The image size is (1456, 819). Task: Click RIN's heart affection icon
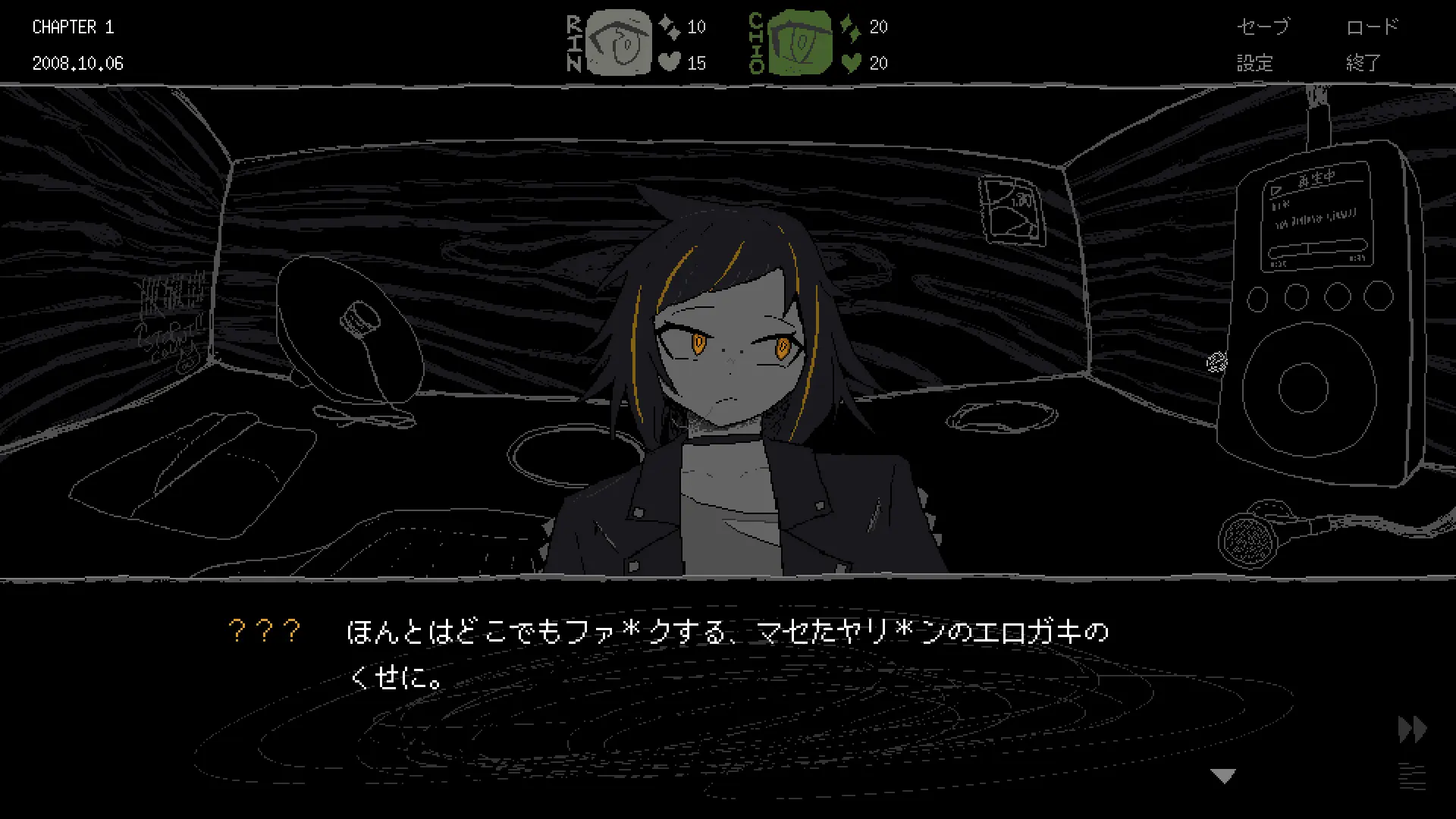pyautogui.click(x=670, y=63)
